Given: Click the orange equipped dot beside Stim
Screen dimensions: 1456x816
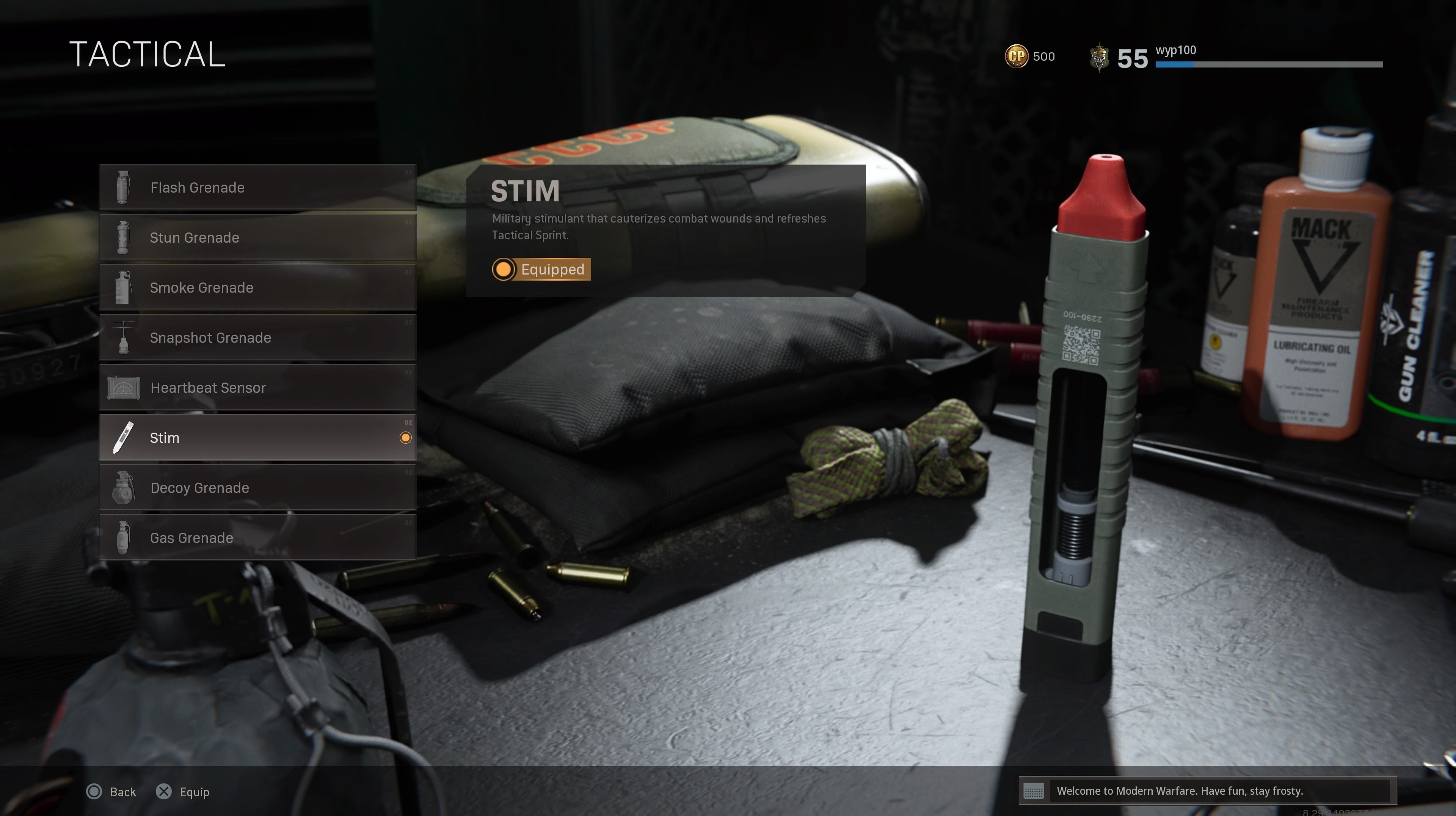Looking at the screenshot, I should pos(406,437).
